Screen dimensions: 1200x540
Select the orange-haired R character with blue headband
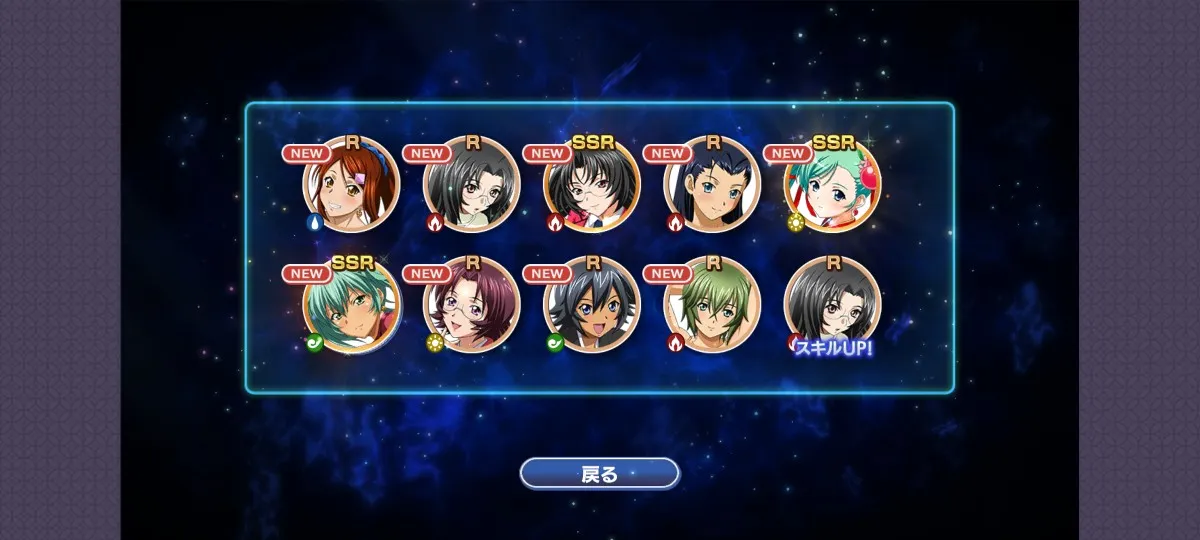pyautogui.click(x=351, y=184)
